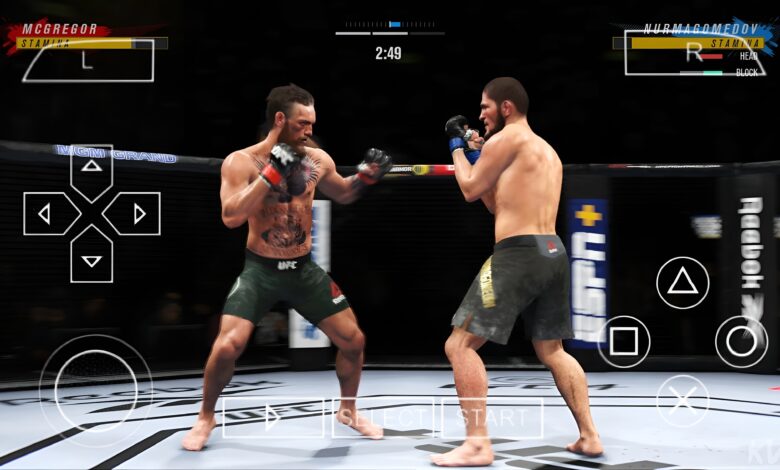The image size is (780, 470).
Task: Tap the circle action button
Action: click(741, 342)
